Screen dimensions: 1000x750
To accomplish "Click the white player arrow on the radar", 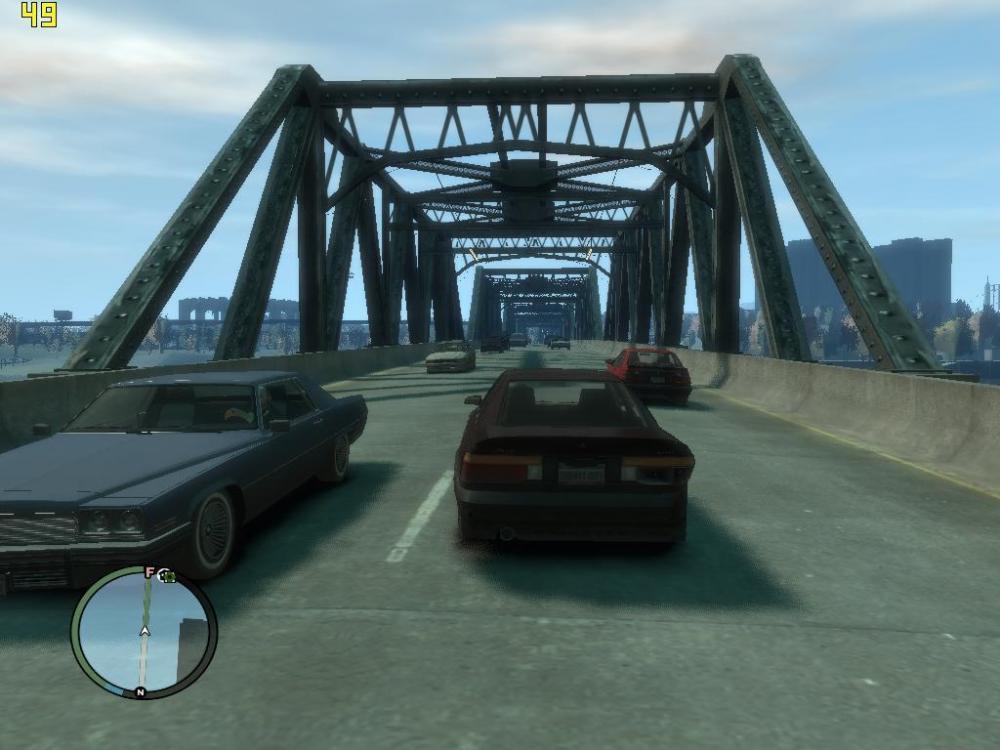I will click(x=145, y=631).
